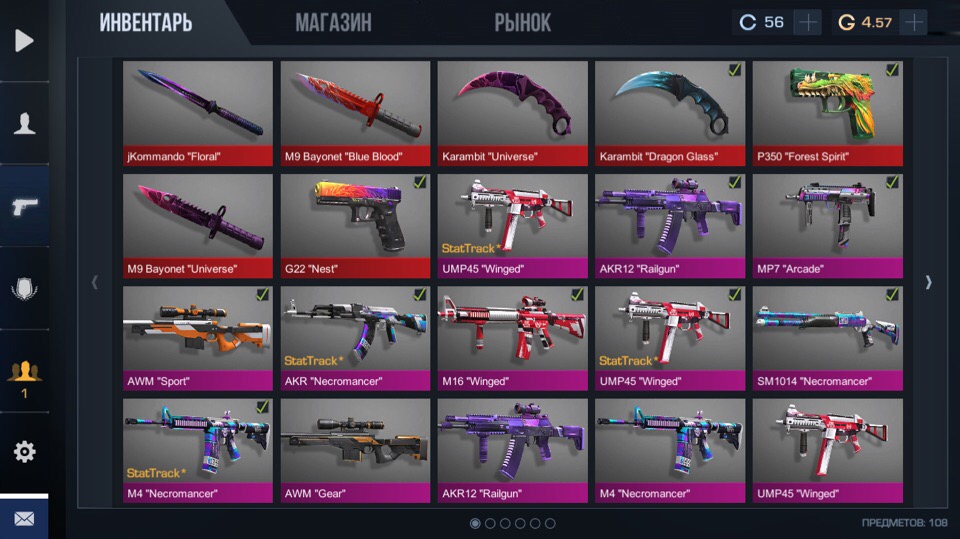Buy more gold with plus button
The width and height of the screenshot is (960, 539).
pyautogui.click(x=913, y=22)
